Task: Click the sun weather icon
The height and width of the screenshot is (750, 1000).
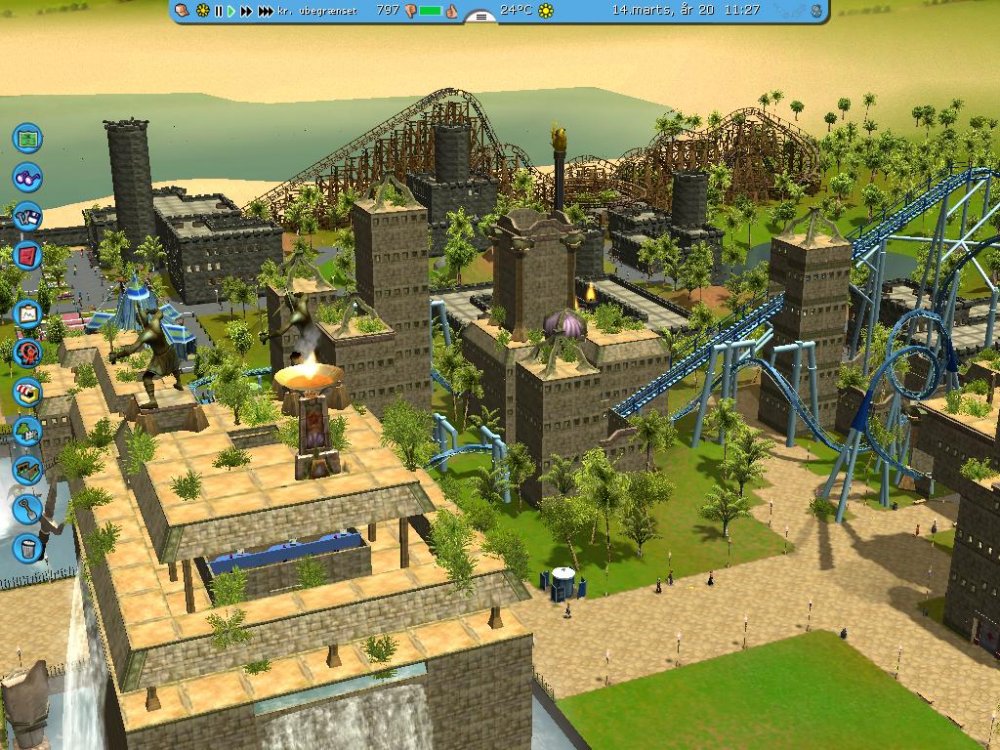Action: click(546, 11)
